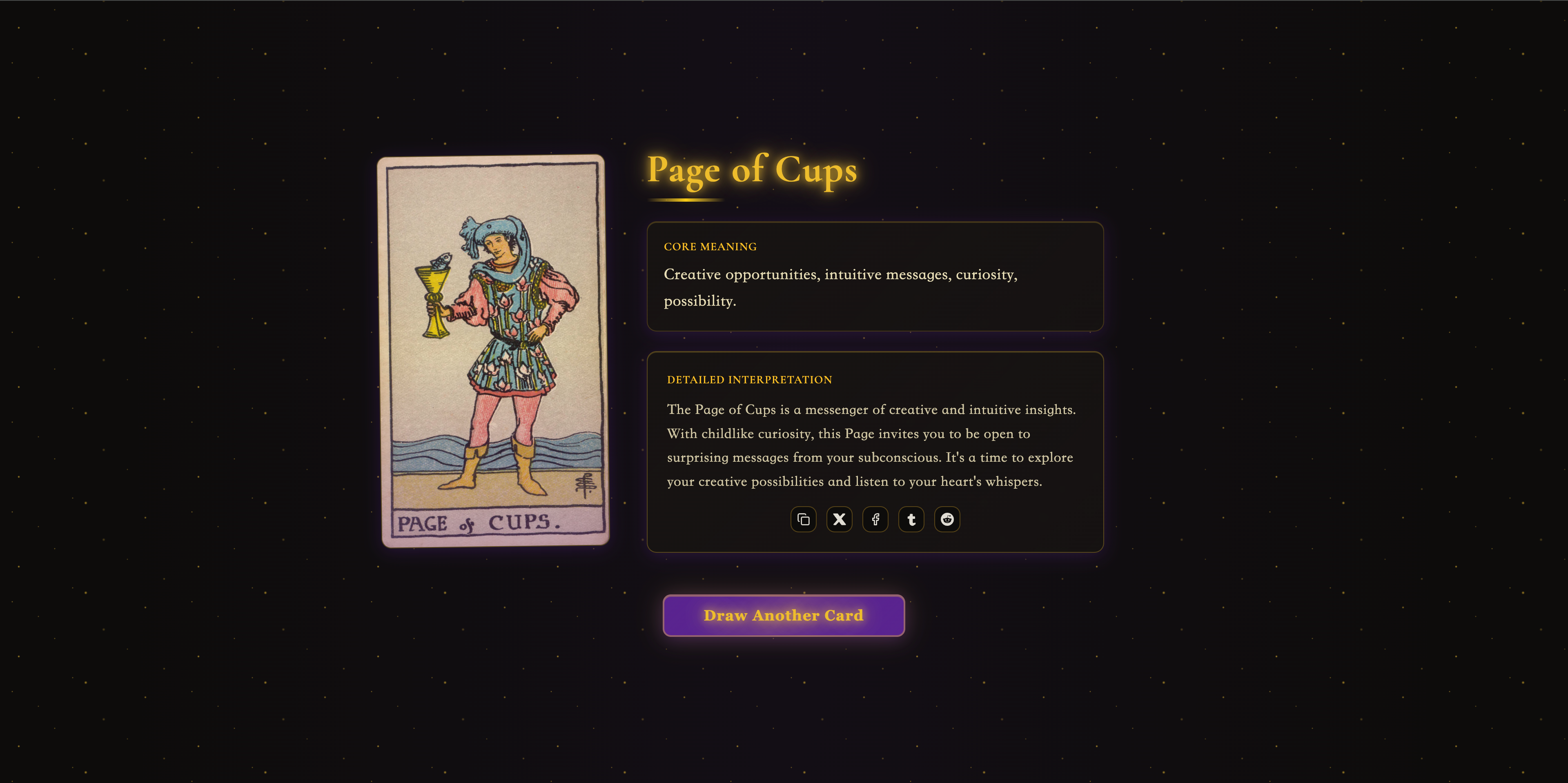Copy the interpretation text
This screenshot has height=783, width=1568.
pyautogui.click(x=803, y=520)
